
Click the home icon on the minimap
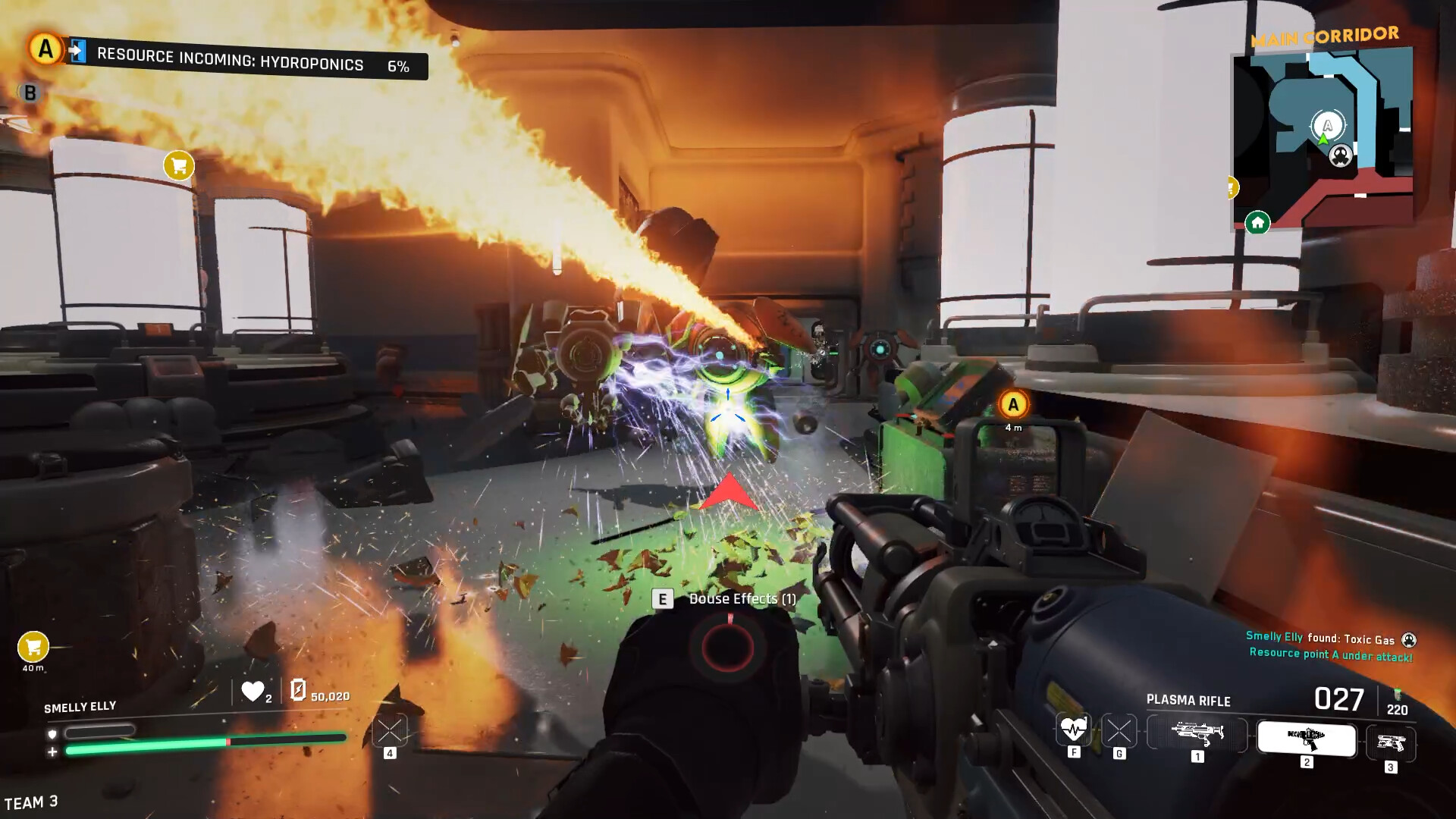click(x=1257, y=224)
